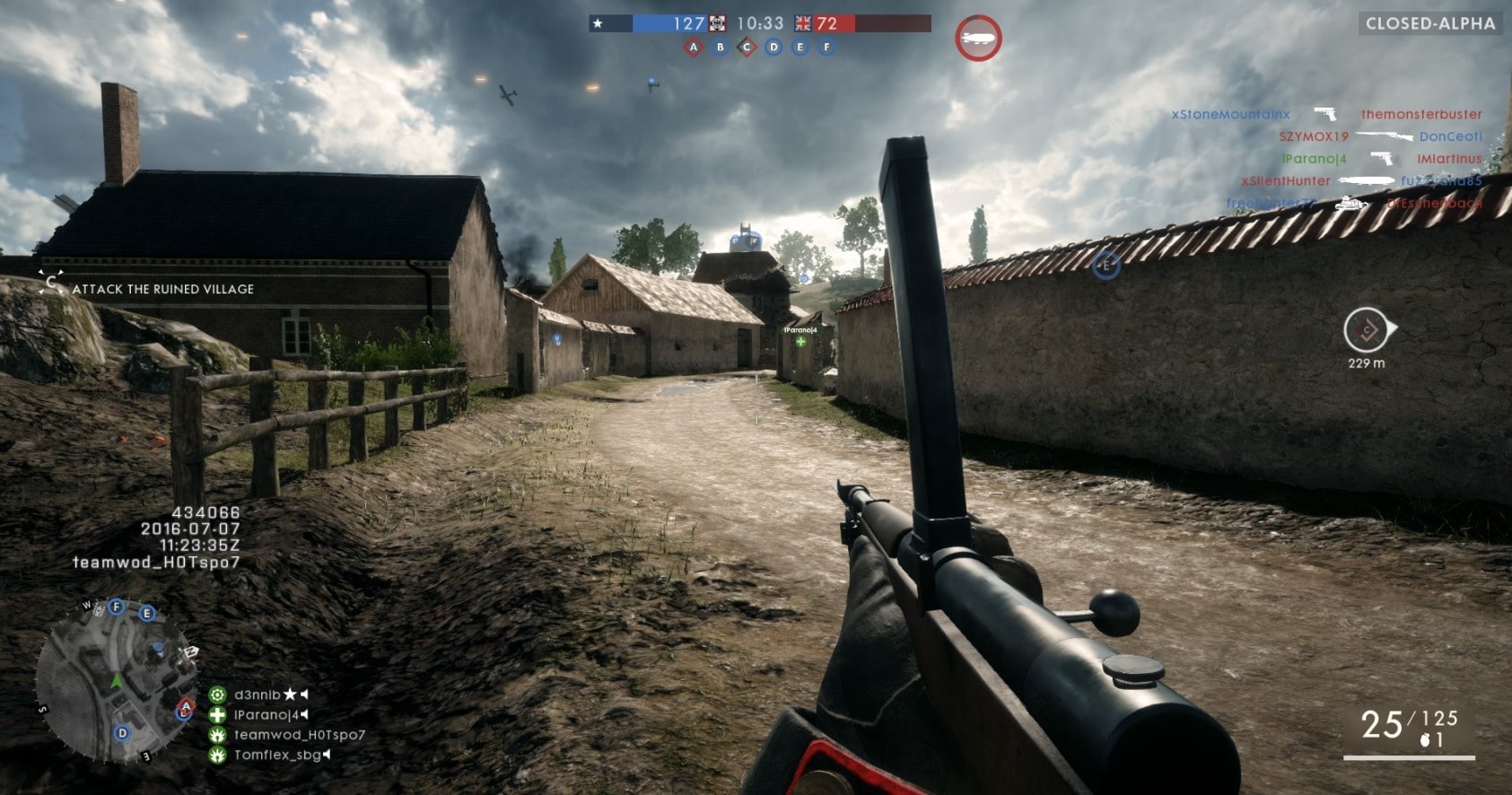Choose objective flag C in the top bar
This screenshot has height=795, width=1512.
pos(747,48)
